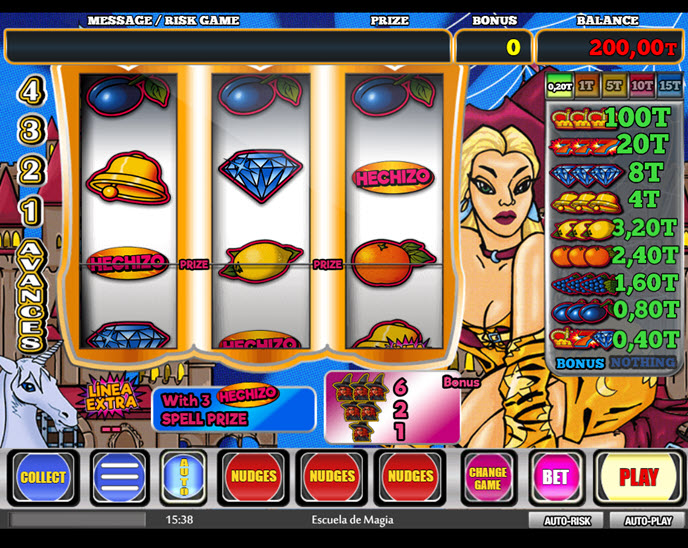688x548 pixels.
Task: Enable the AUTO-RISK option
Action: (x=568, y=521)
